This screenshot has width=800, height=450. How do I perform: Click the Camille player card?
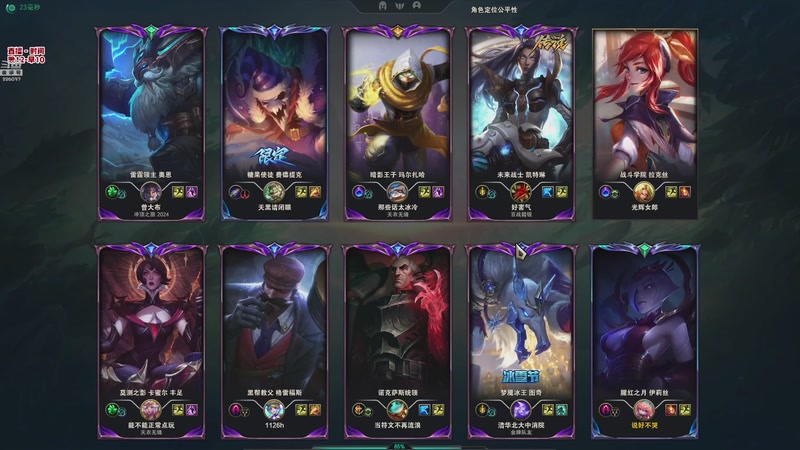click(x=150, y=330)
